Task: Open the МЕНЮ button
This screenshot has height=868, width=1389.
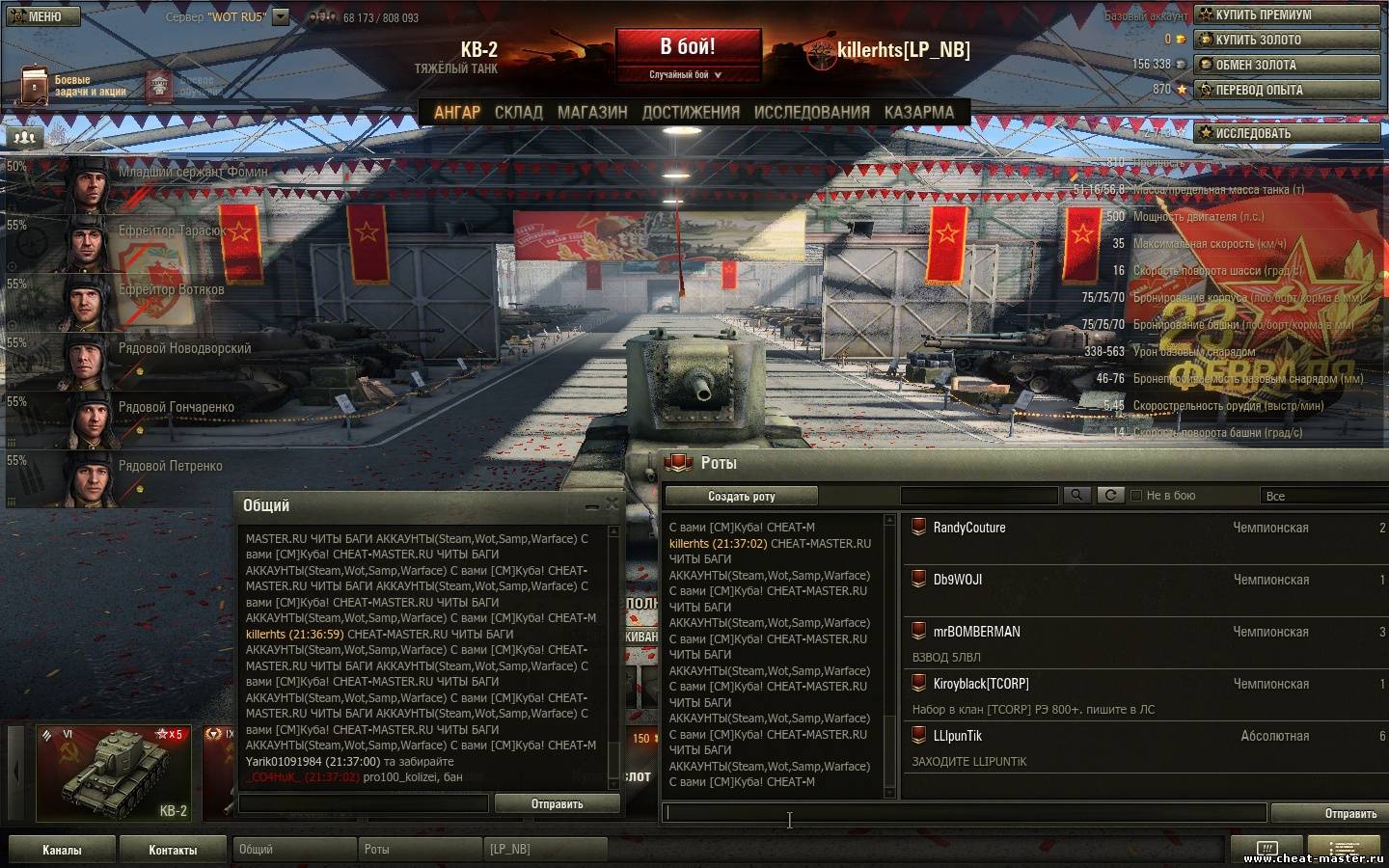Action: (x=41, y=16)
